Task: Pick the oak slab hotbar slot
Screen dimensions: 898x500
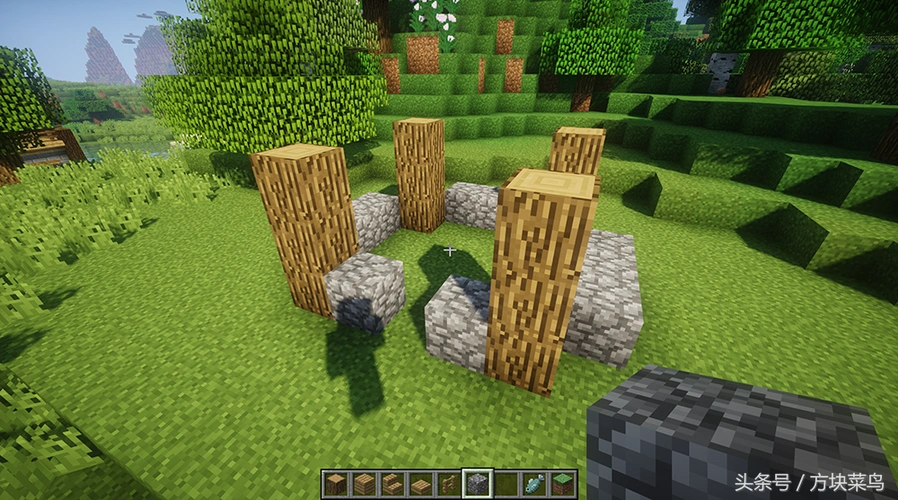Action: (x=421, y=484)
